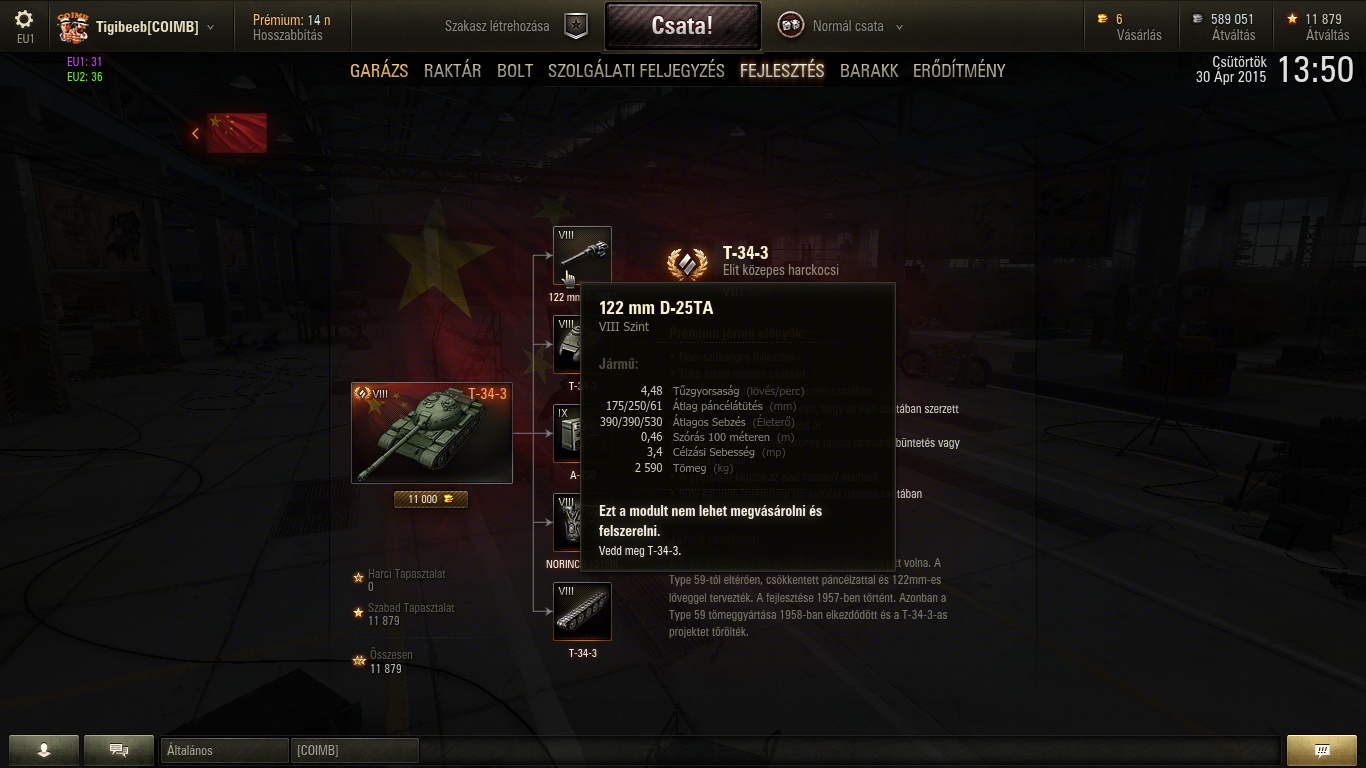Open the Általános chat channel tab
Image resolution: width=1366 pixels, height=768 pixels.
(x=224, y=750)
